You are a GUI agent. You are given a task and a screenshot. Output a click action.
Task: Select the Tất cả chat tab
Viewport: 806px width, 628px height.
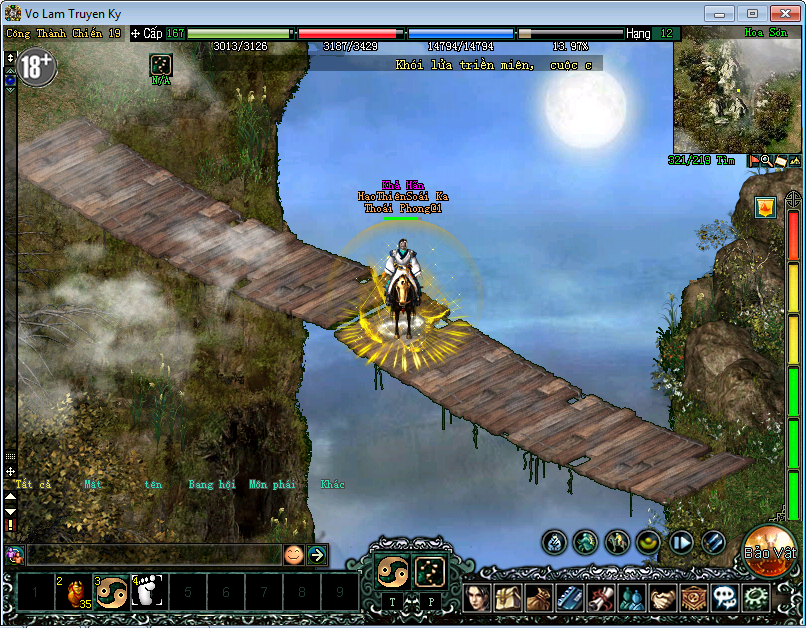pos(33,484)
